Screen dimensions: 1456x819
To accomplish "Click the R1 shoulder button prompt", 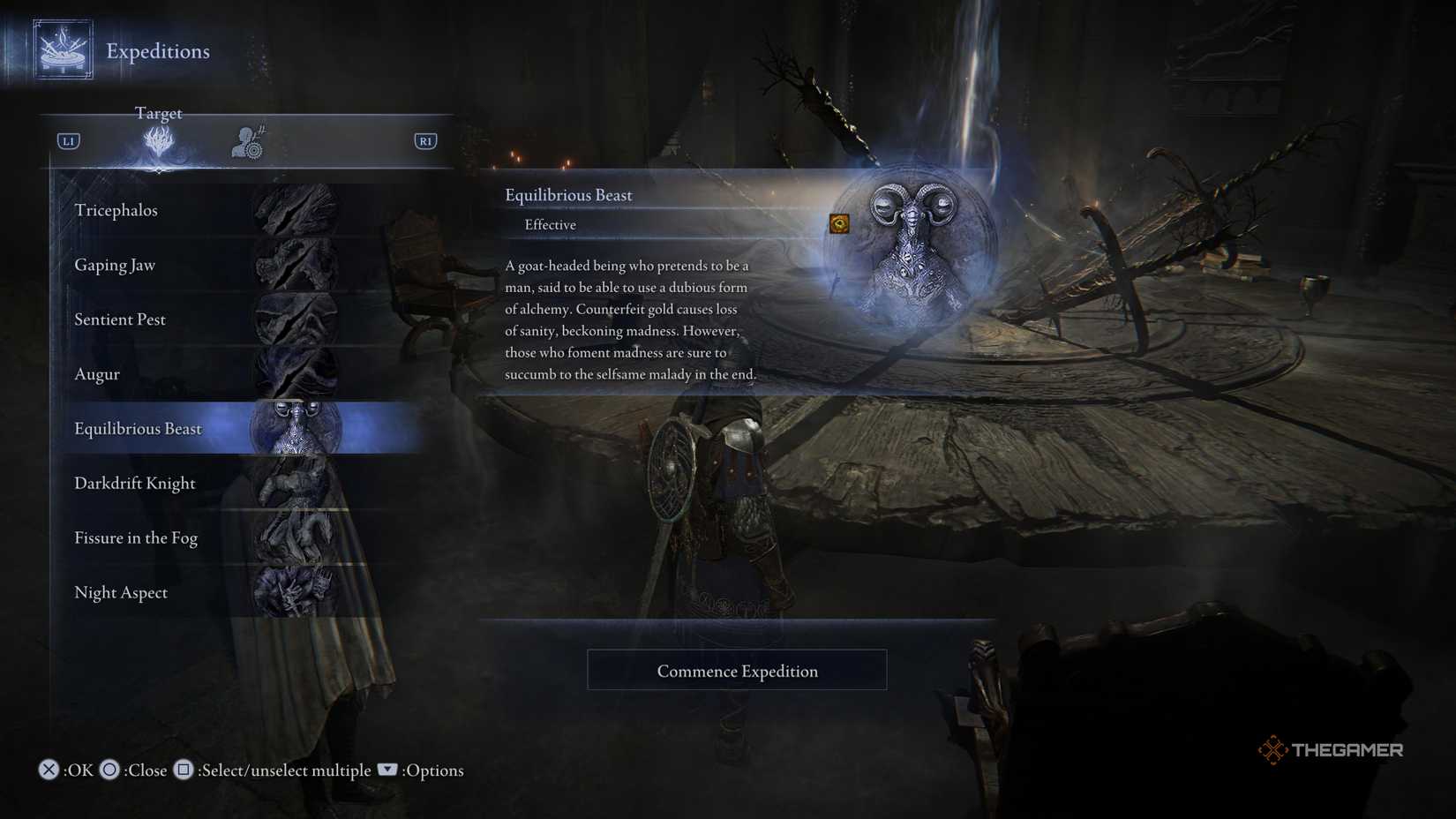I will 425,140.
